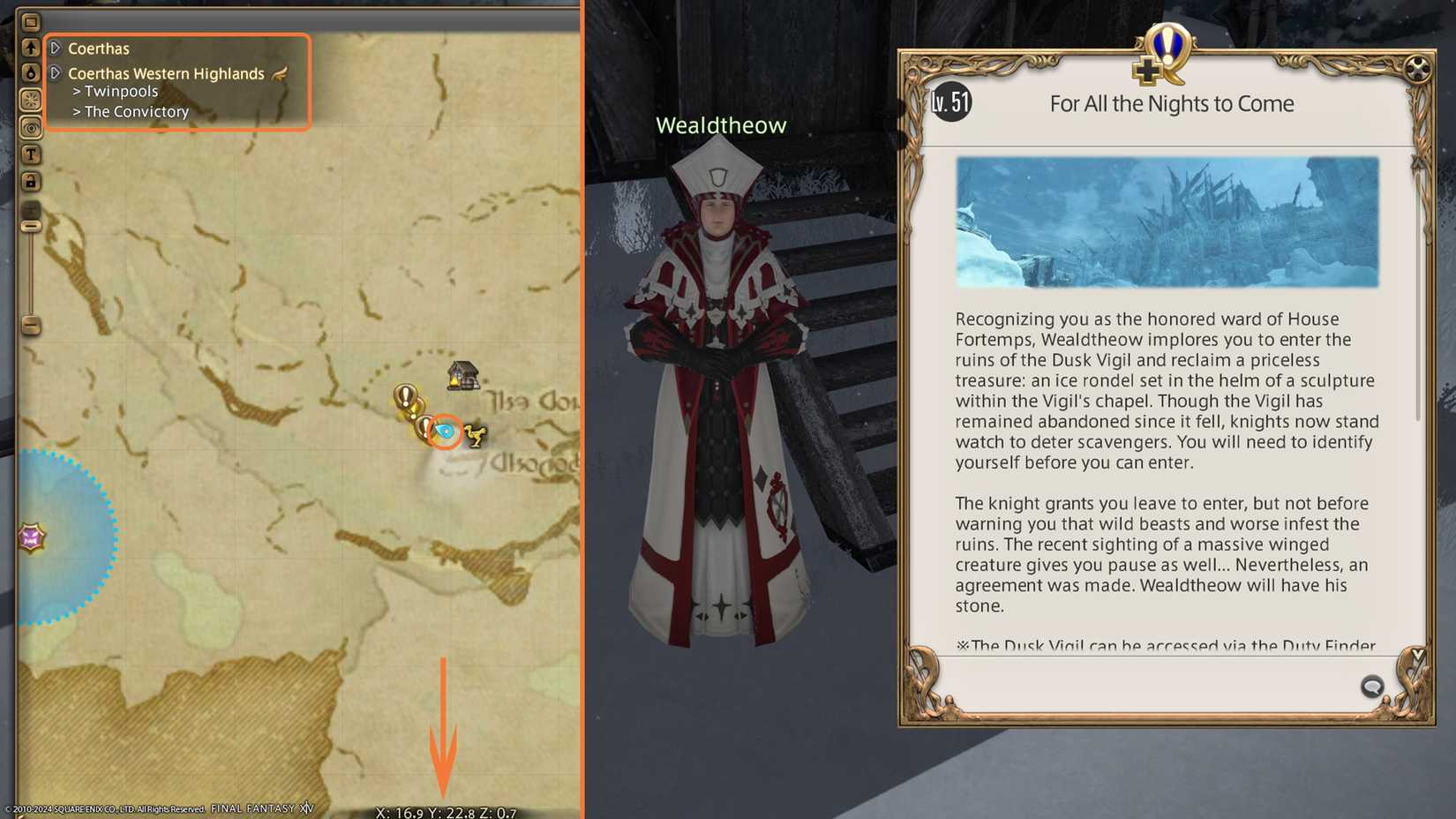Toggle the map resize square icon

pos(31,19)
